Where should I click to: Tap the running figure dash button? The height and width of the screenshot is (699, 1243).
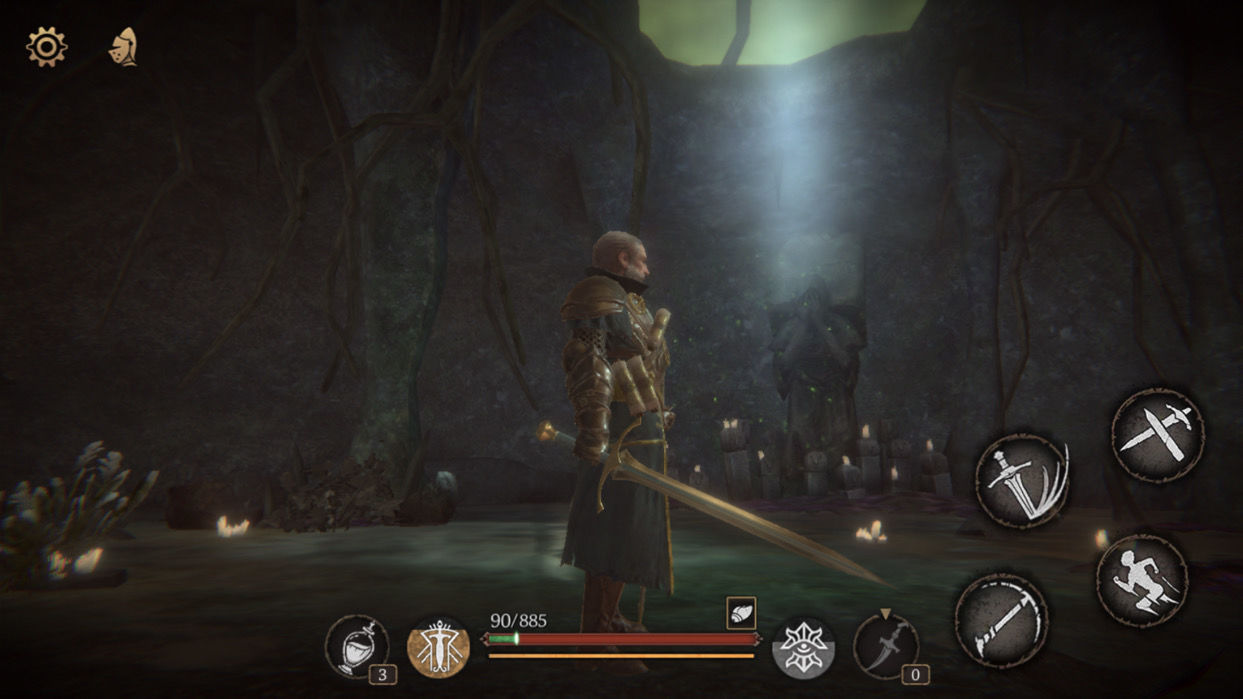pos(1142,580)
